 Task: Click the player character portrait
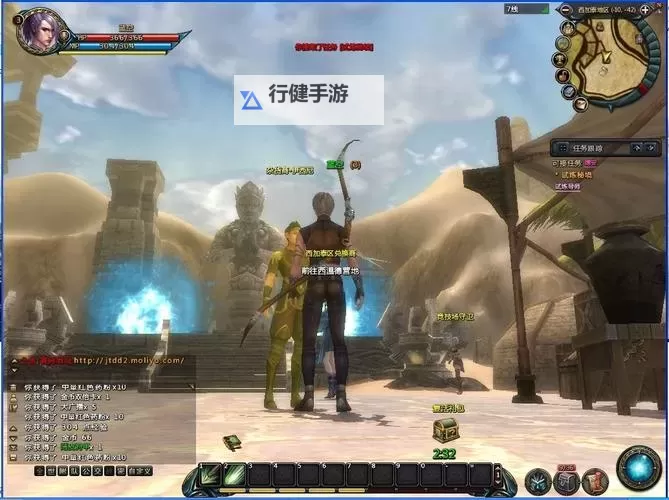pyautogui.click(x=38, y=29)
